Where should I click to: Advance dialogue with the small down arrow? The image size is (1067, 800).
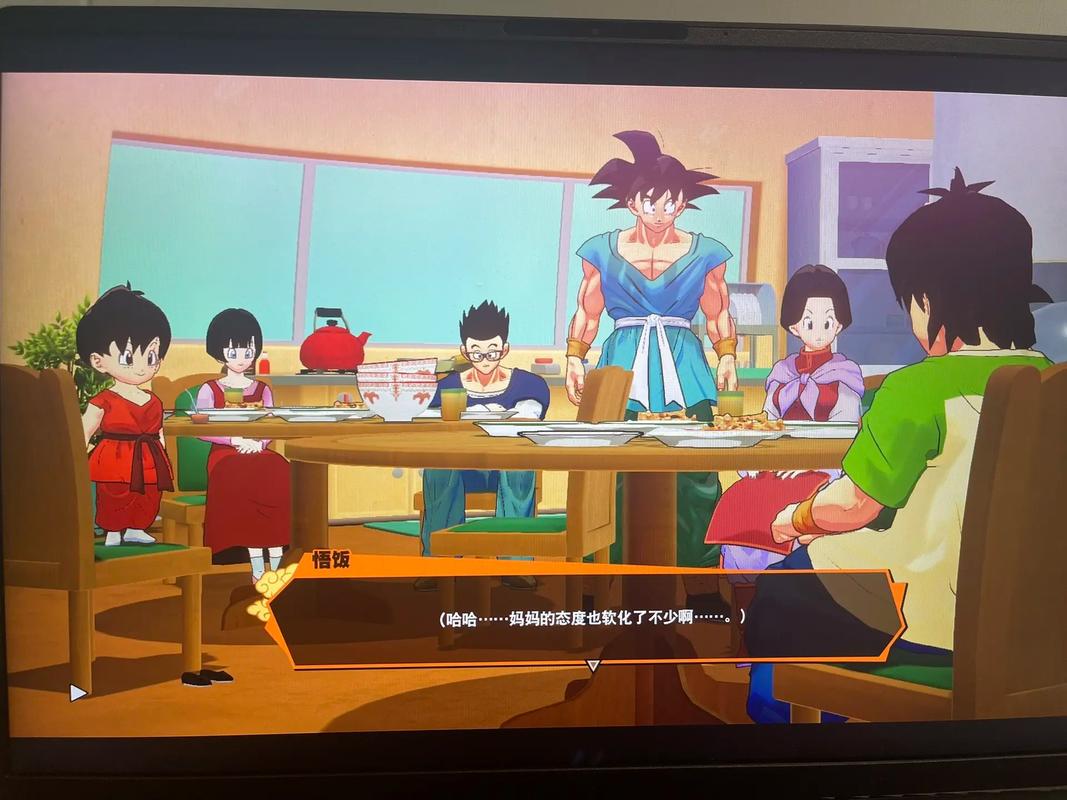[592, 665]
